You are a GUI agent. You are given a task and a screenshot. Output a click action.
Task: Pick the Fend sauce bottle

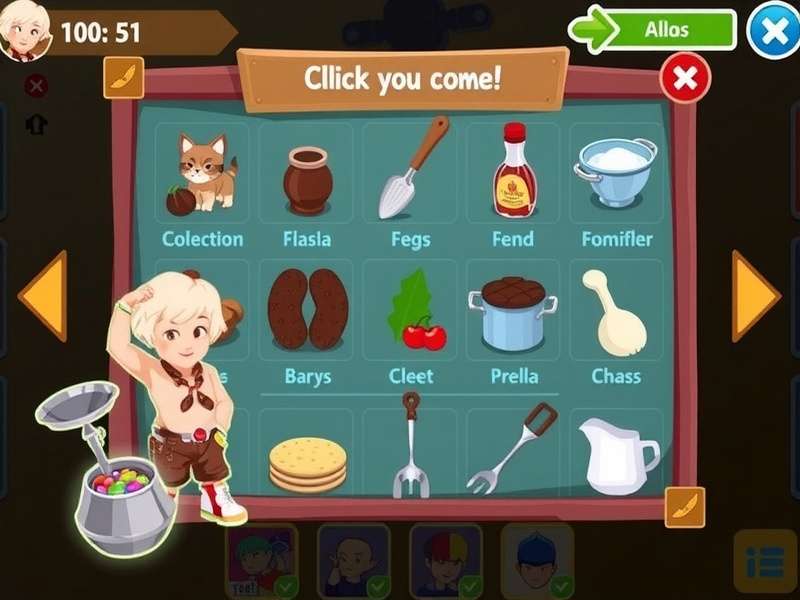click(514, 171)
